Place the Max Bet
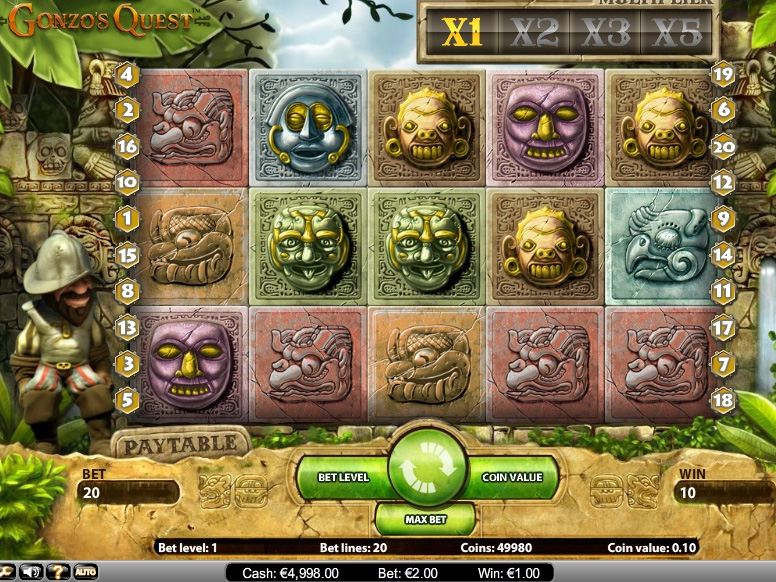Image resolution: width=776 pixels, height=582 pixels. 425,519
